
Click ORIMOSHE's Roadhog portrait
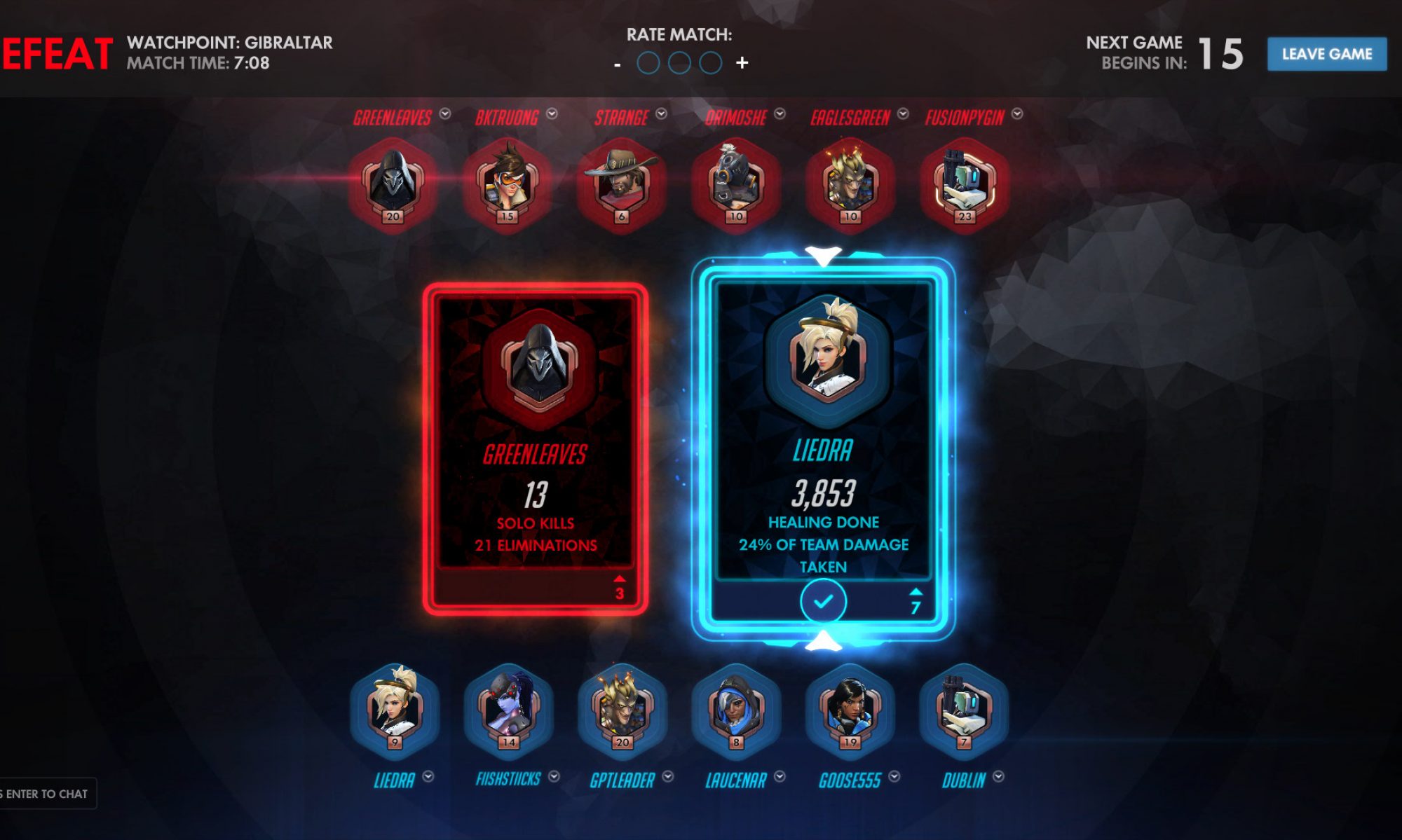click(735, 184)
